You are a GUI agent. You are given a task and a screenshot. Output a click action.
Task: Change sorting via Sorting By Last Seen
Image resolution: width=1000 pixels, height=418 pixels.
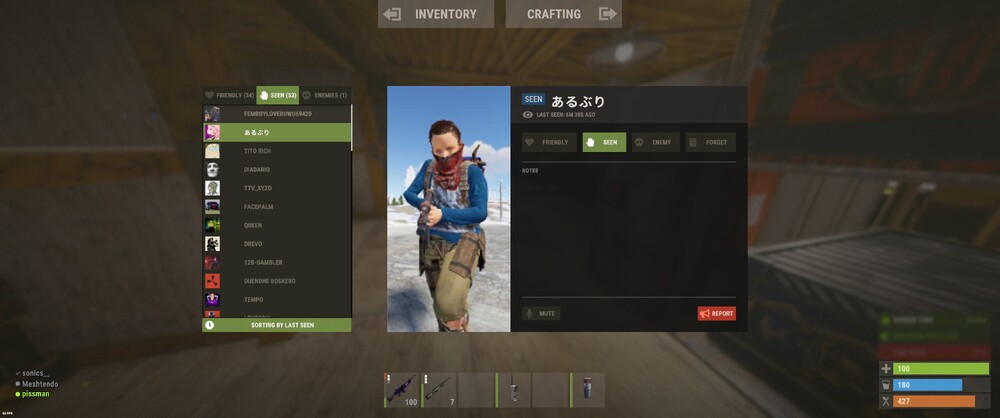pos(277,325)
